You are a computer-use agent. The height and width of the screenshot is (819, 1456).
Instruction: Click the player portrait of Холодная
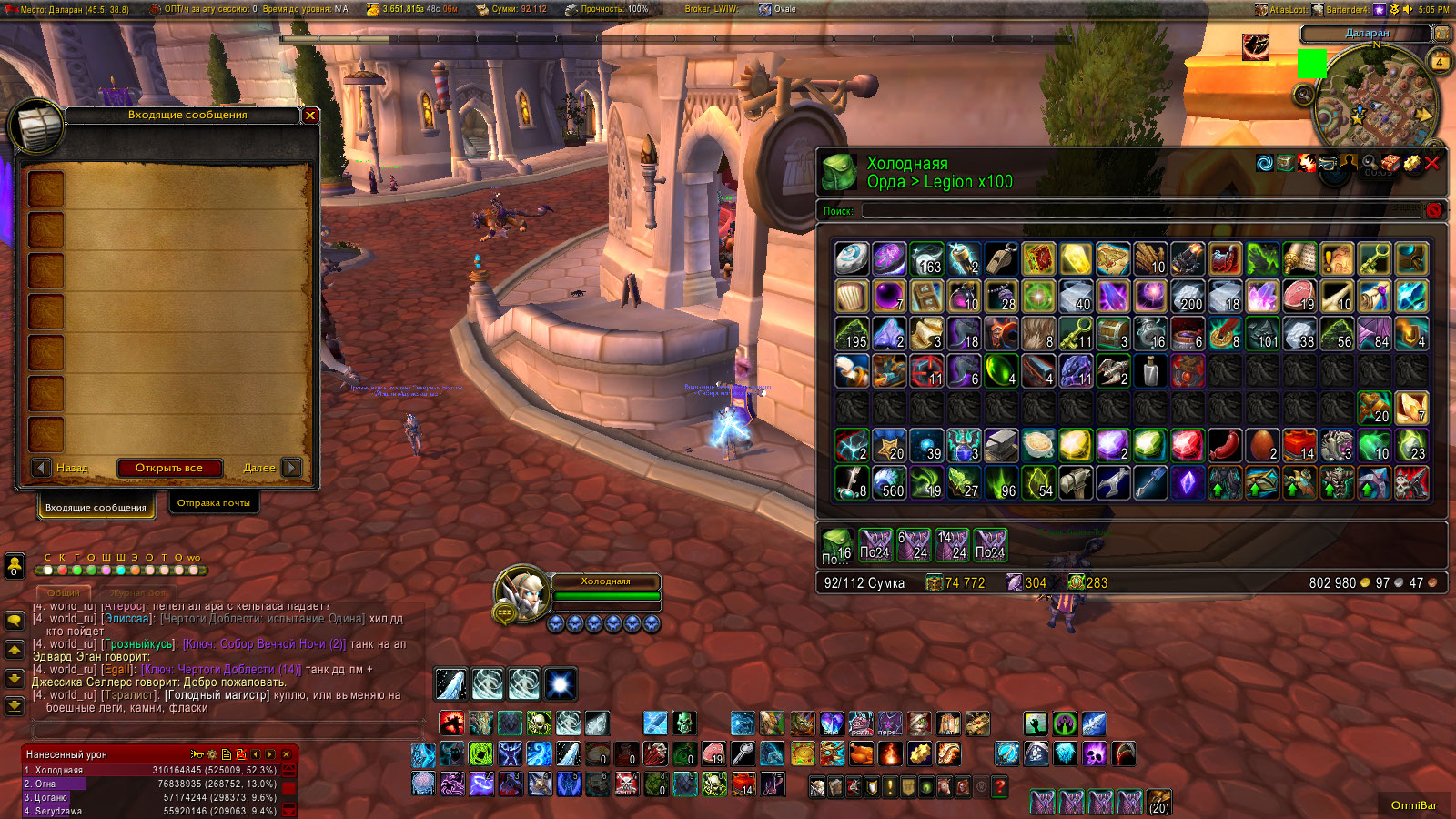[521, 595]
